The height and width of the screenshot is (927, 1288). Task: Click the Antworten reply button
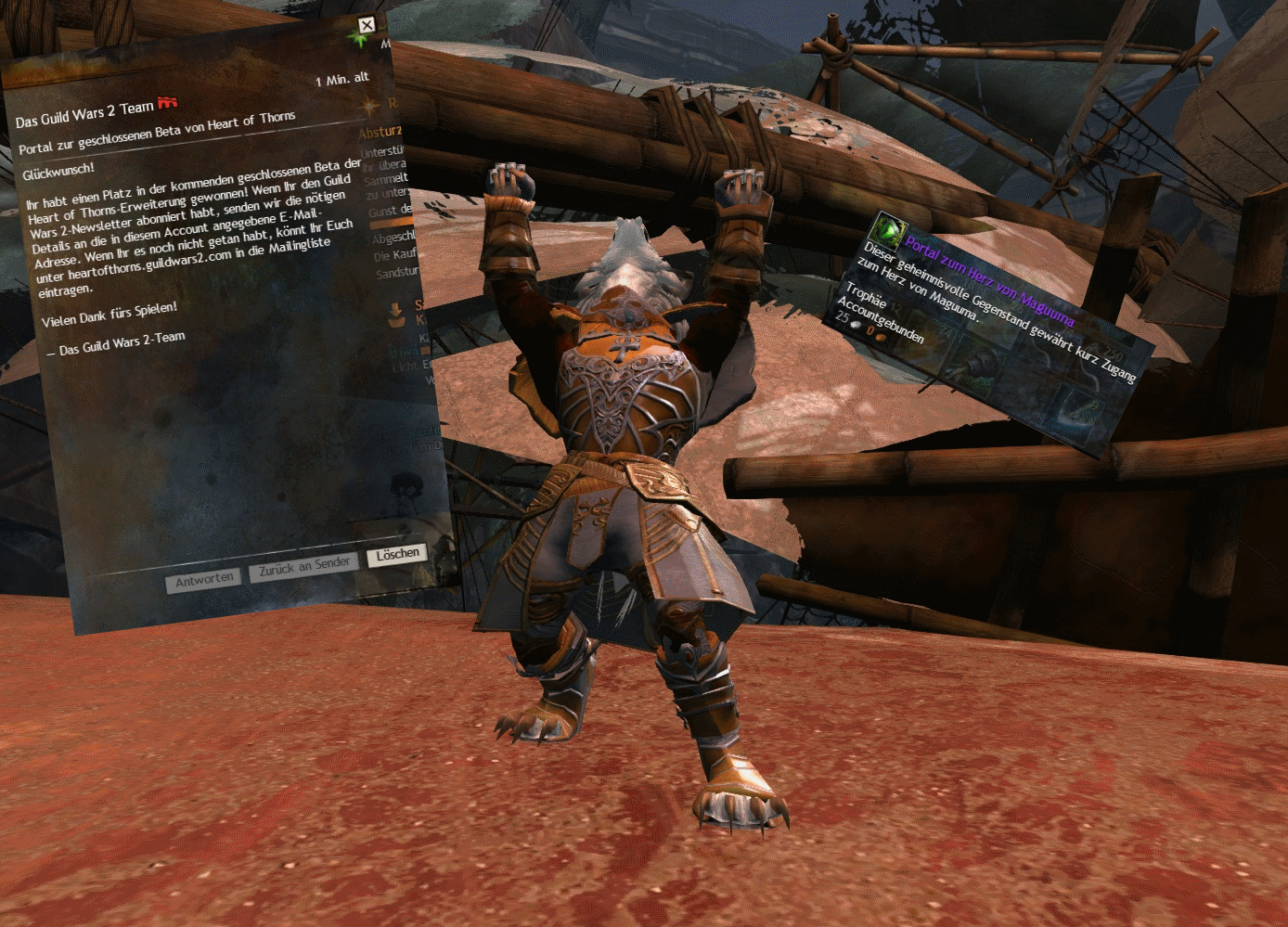pos(204,580)
